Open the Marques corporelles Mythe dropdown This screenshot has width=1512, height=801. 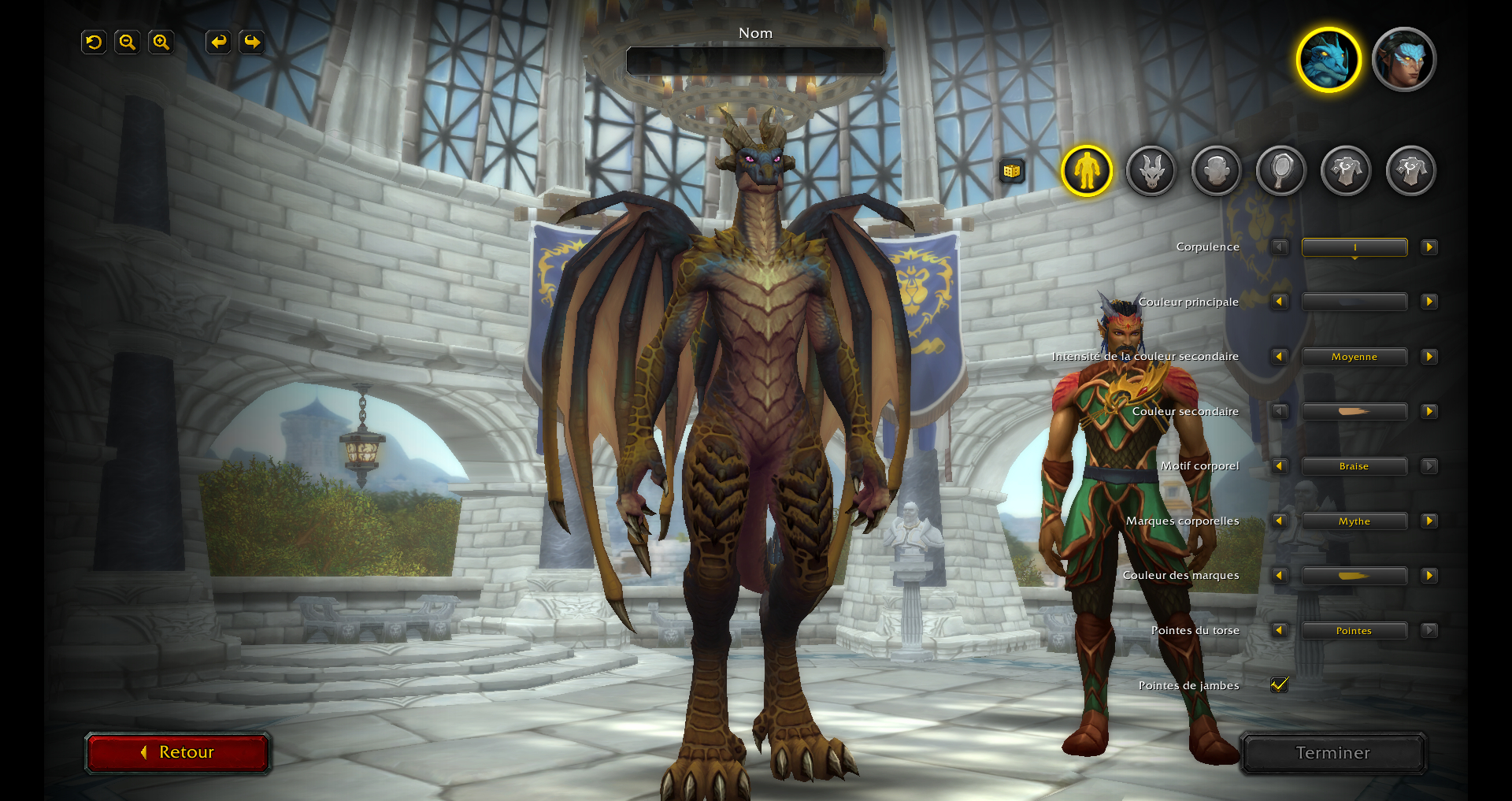[1354, 521]
